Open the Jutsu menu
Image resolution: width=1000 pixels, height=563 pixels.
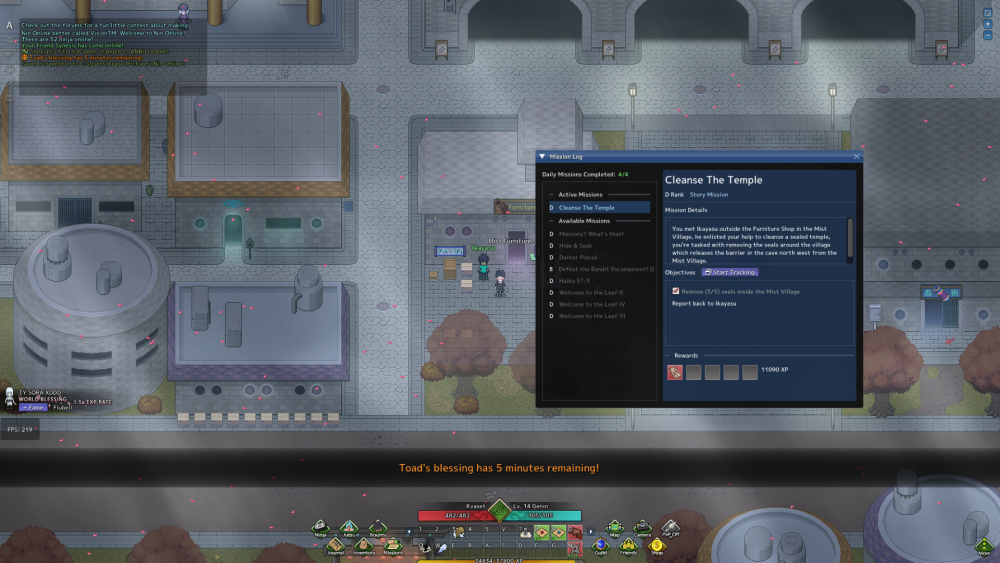coord(349,526)
